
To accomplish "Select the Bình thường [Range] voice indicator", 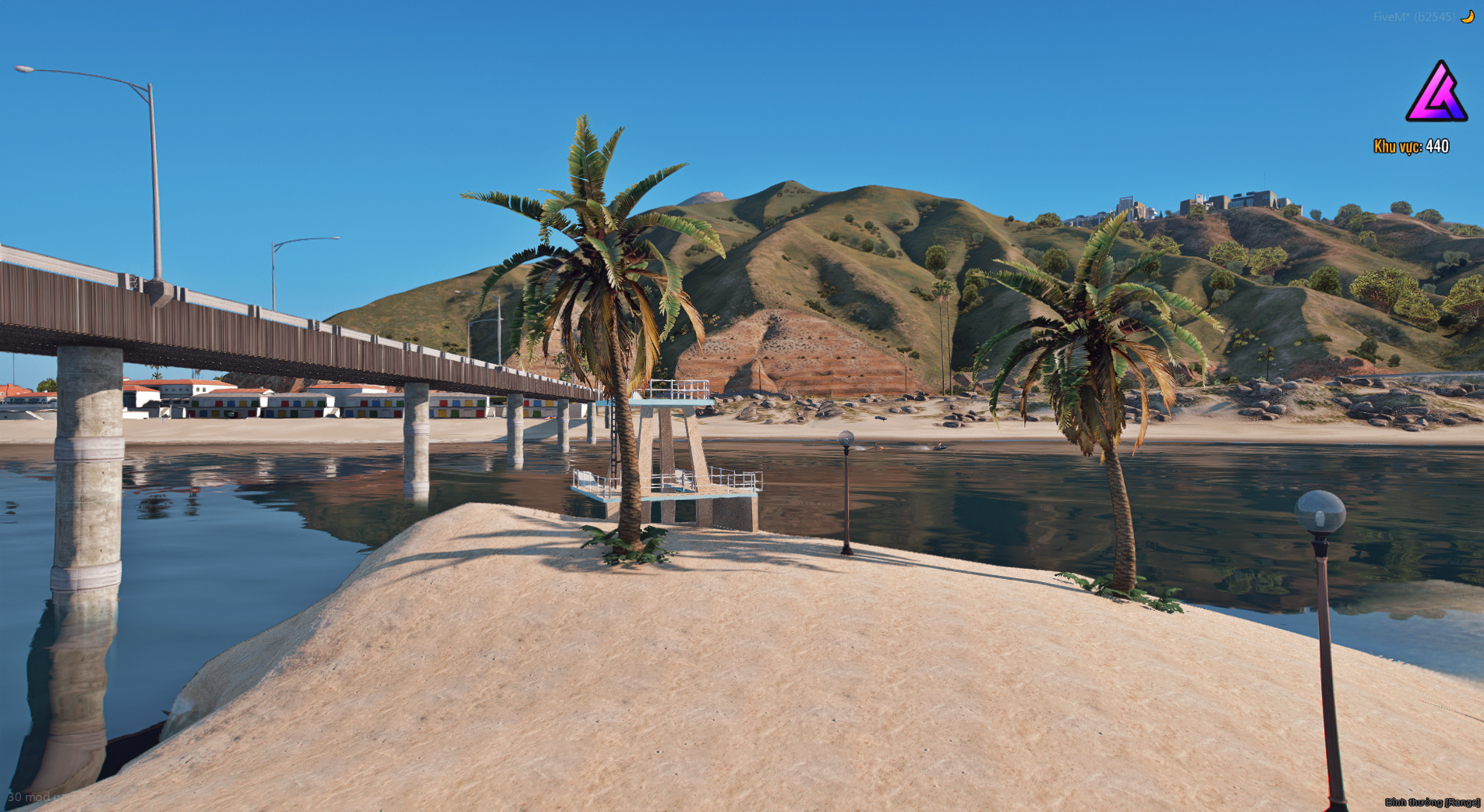I will (1432, 802).
